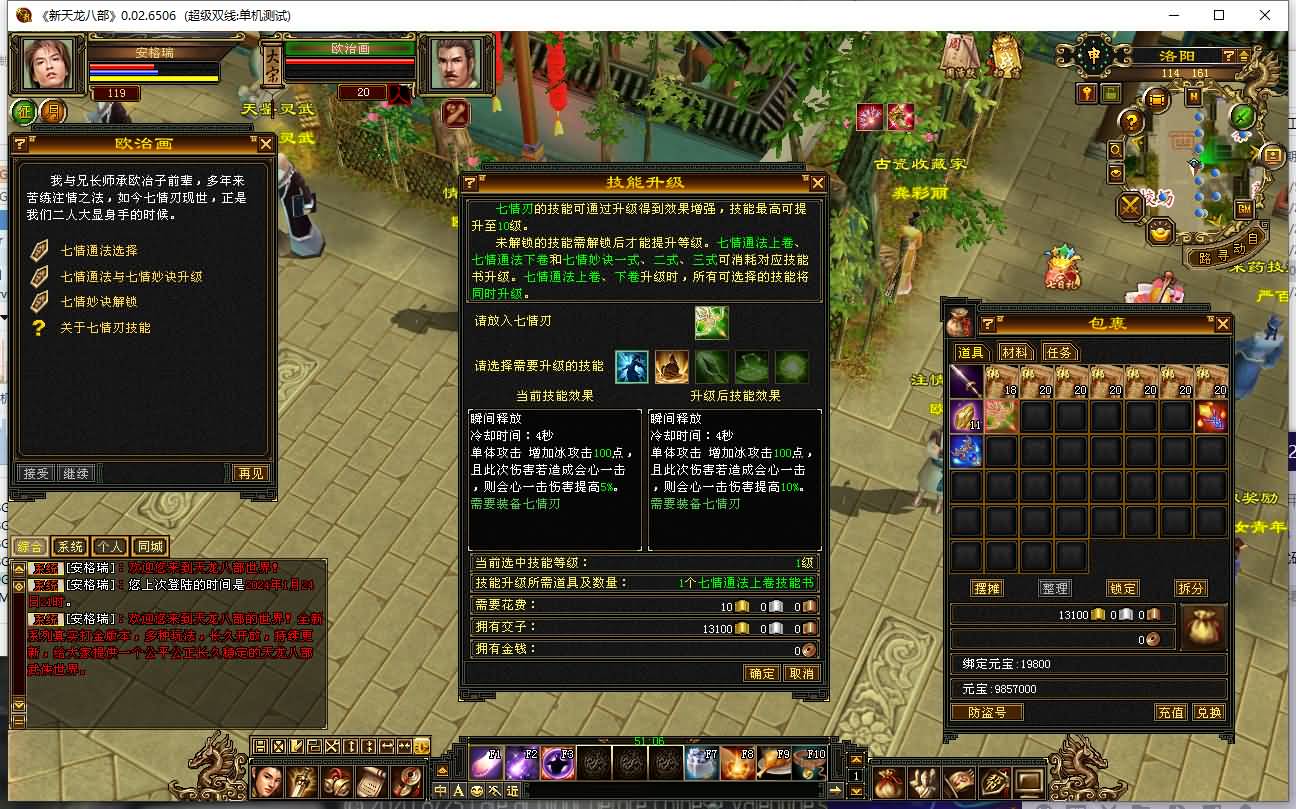
Task: Activate the F8 fire skill on hotbar
Action: 737,764
